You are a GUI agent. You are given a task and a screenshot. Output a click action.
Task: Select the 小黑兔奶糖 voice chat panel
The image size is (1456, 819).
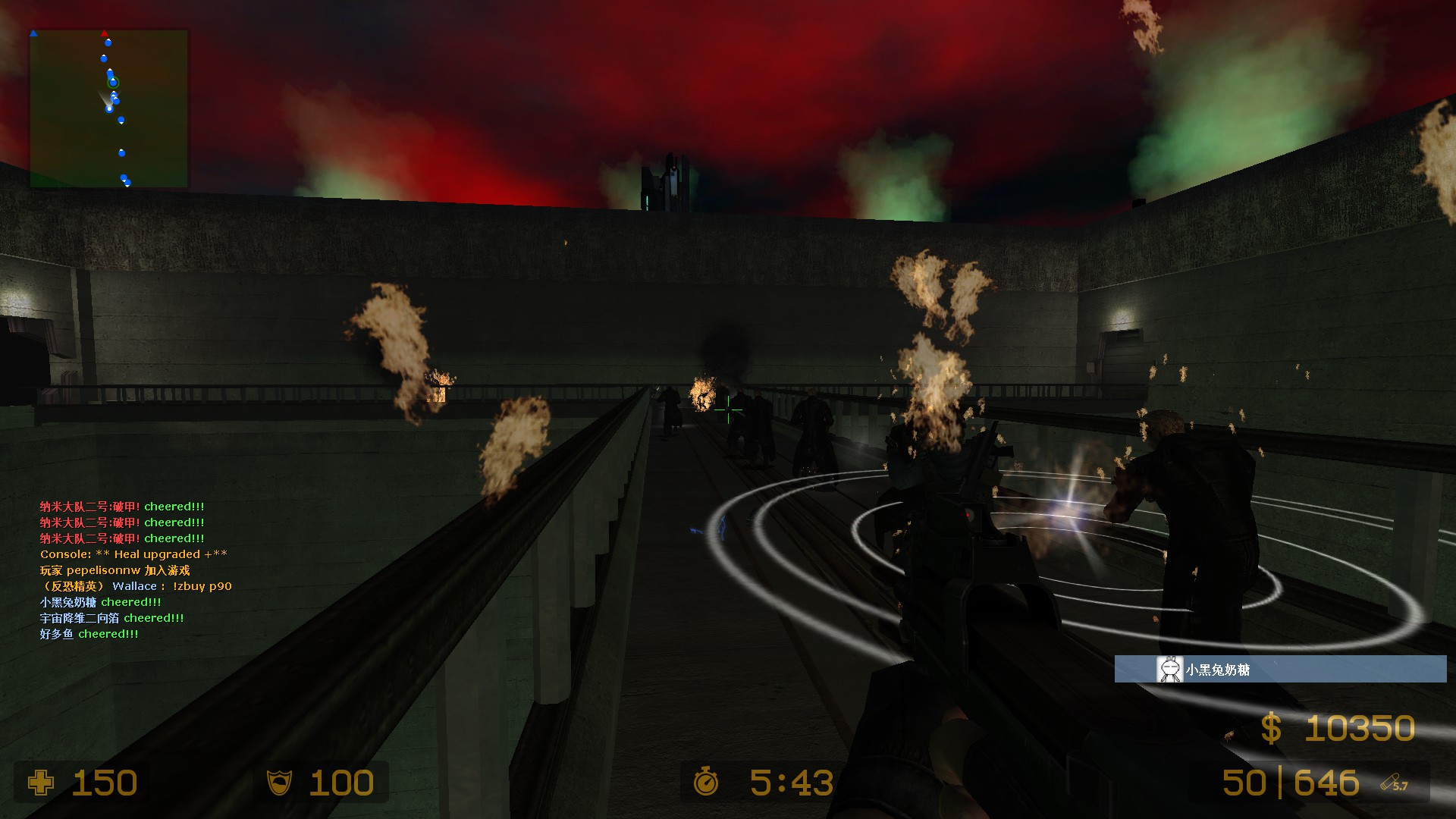tap(1280, 670)
